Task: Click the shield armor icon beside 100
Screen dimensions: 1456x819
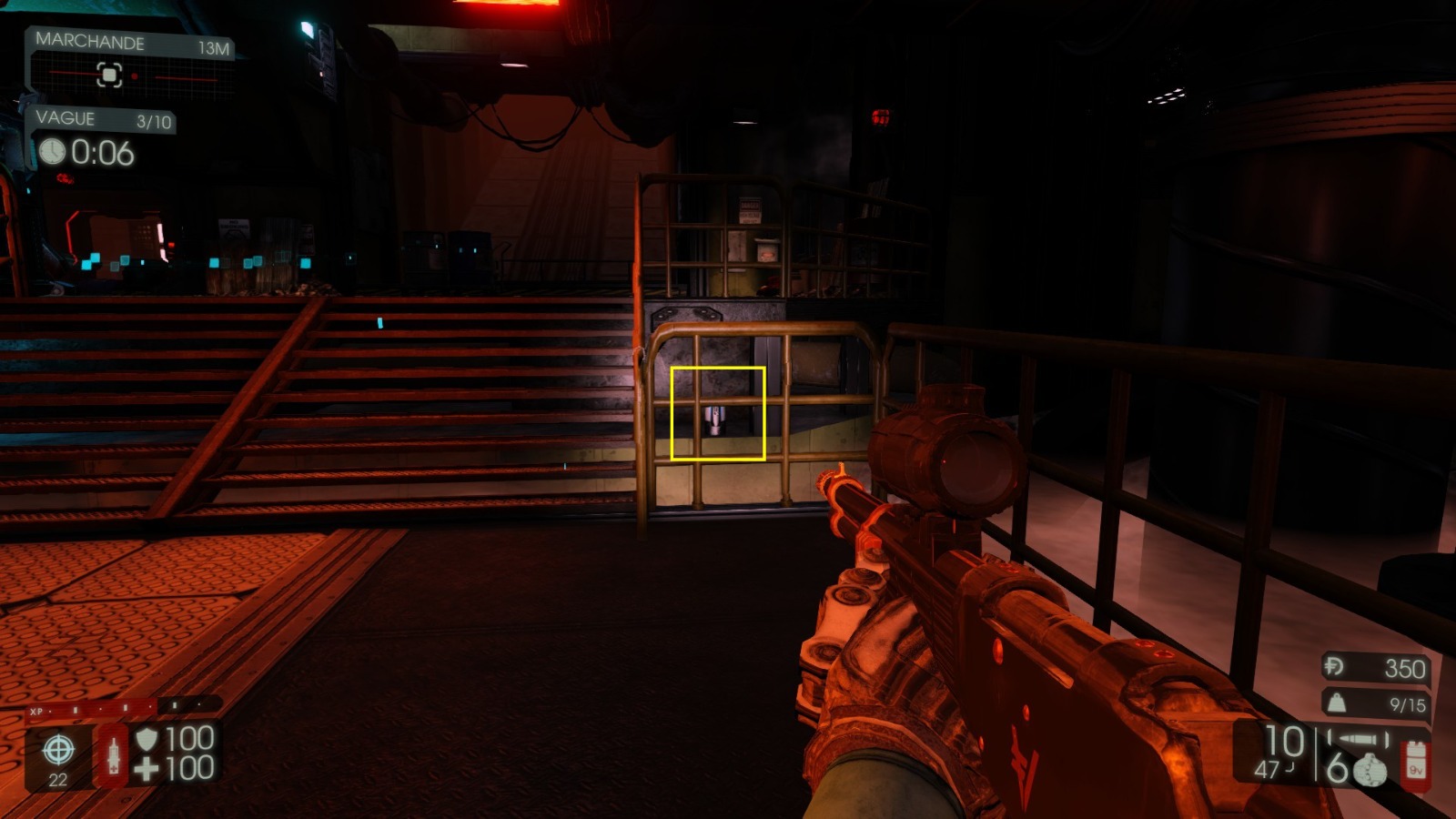Action: [x=147, y=739]
